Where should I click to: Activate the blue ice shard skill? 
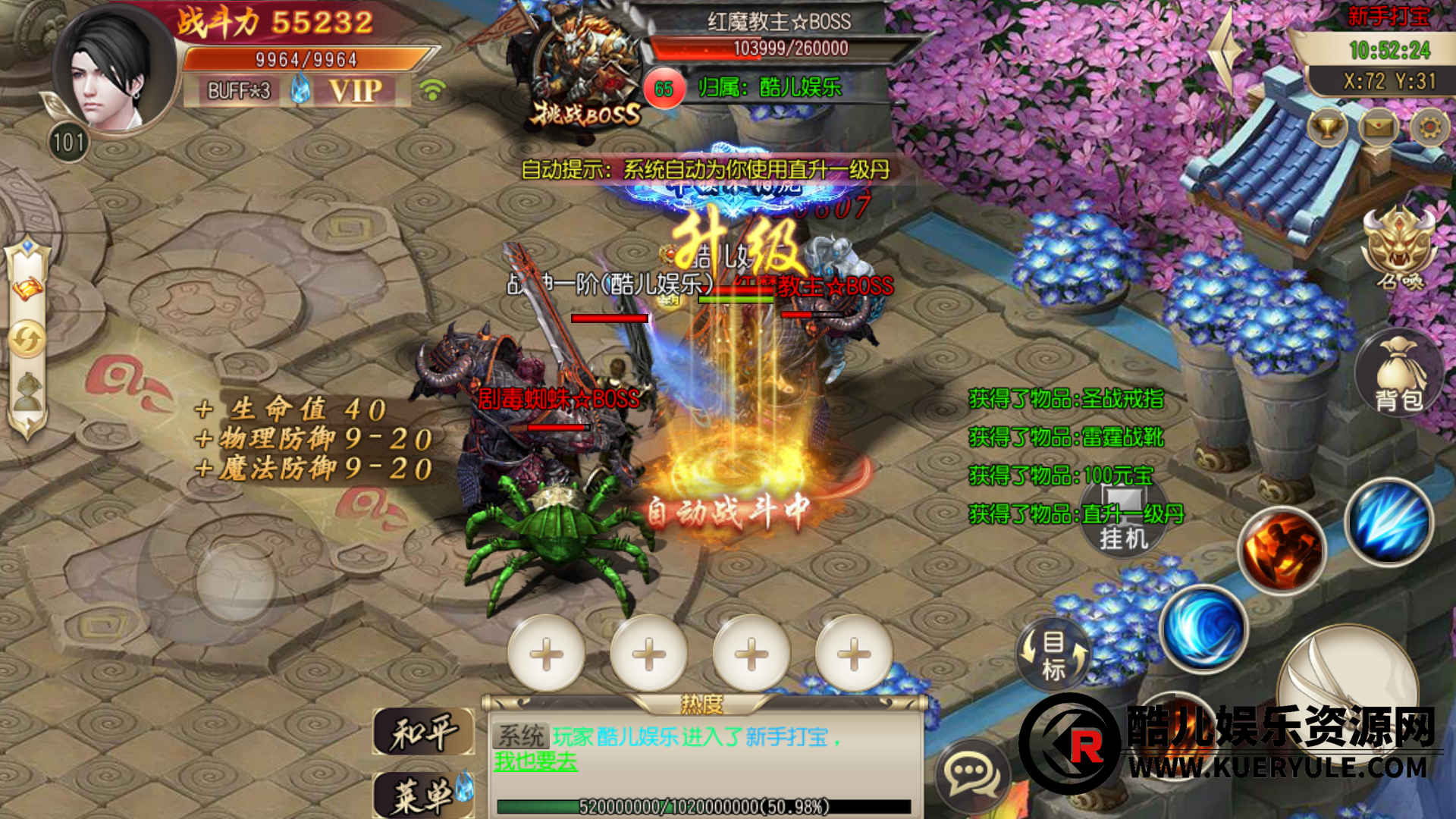point(1389,522)
